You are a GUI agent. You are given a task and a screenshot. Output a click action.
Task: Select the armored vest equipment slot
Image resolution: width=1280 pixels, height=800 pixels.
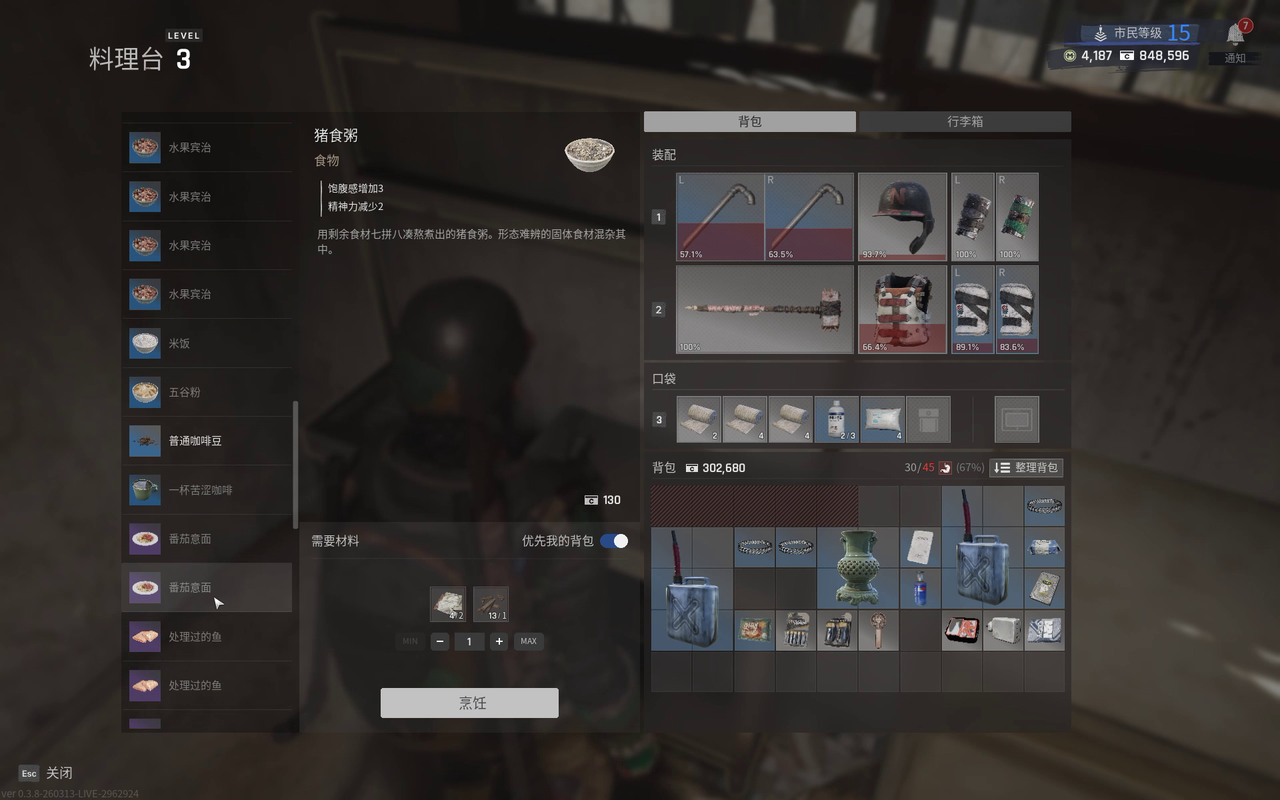(x=902, y=309)
